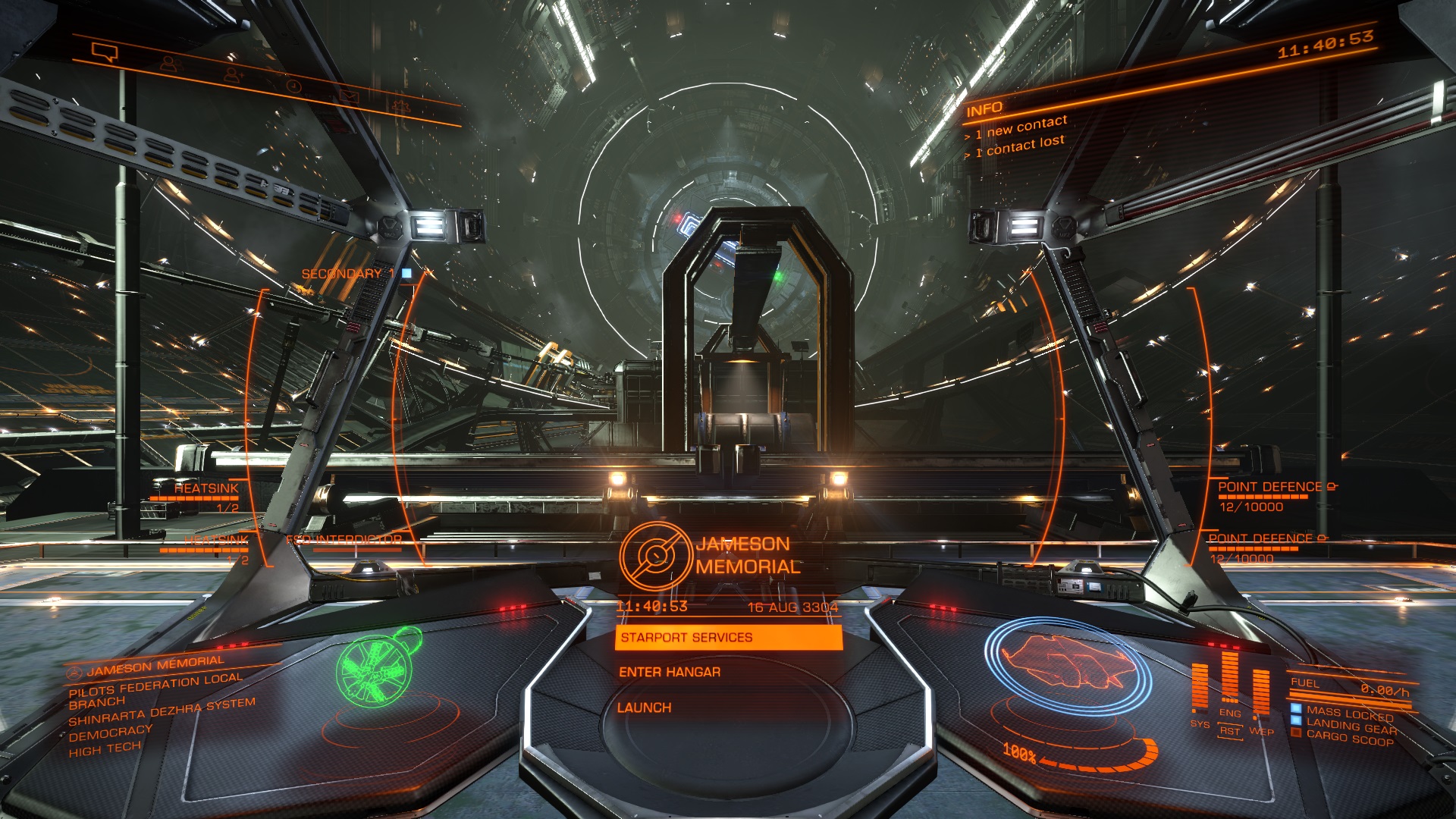The image size is (1456, 819).
Task: Click the green station scanner hologram
Action: (378, 665)
